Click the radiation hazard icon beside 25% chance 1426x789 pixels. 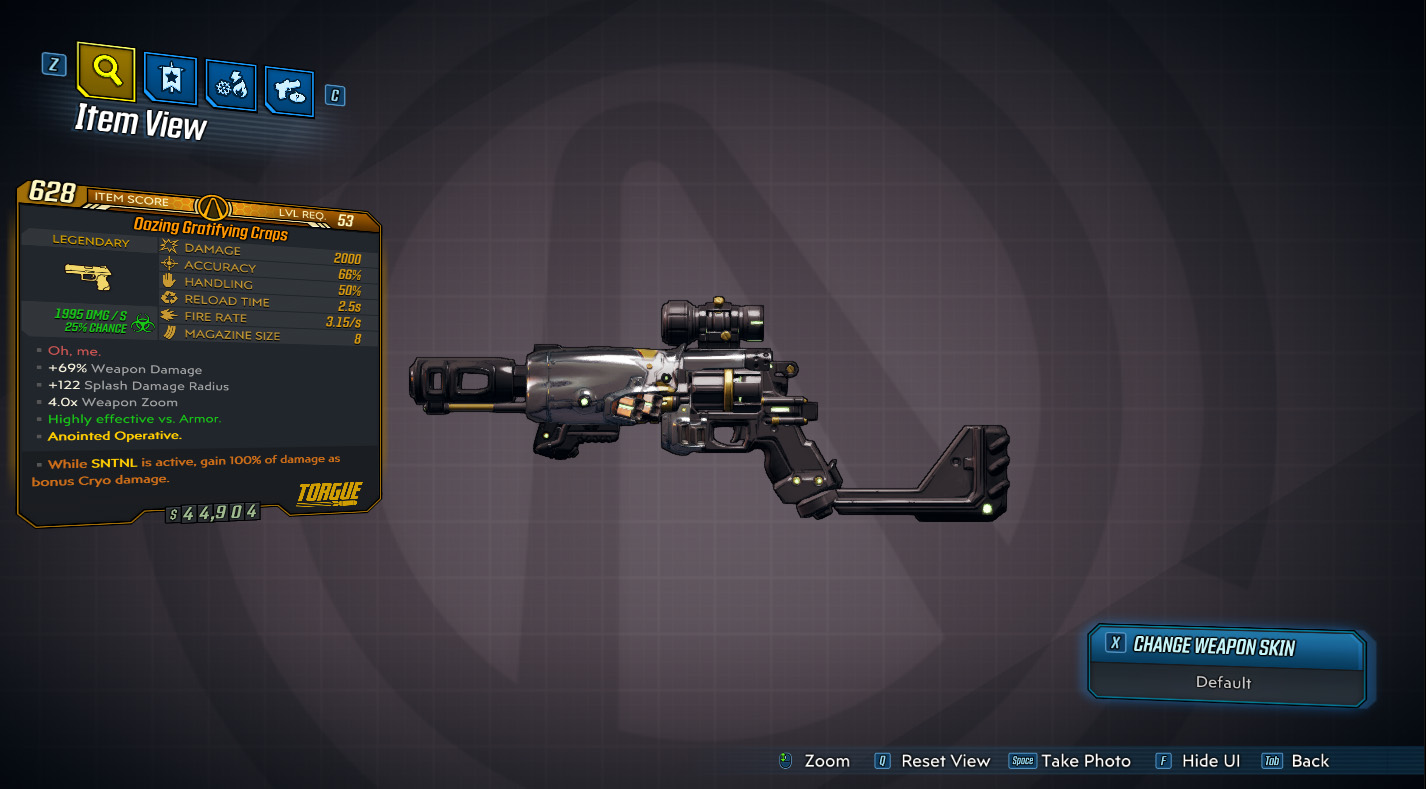(142, 323)
